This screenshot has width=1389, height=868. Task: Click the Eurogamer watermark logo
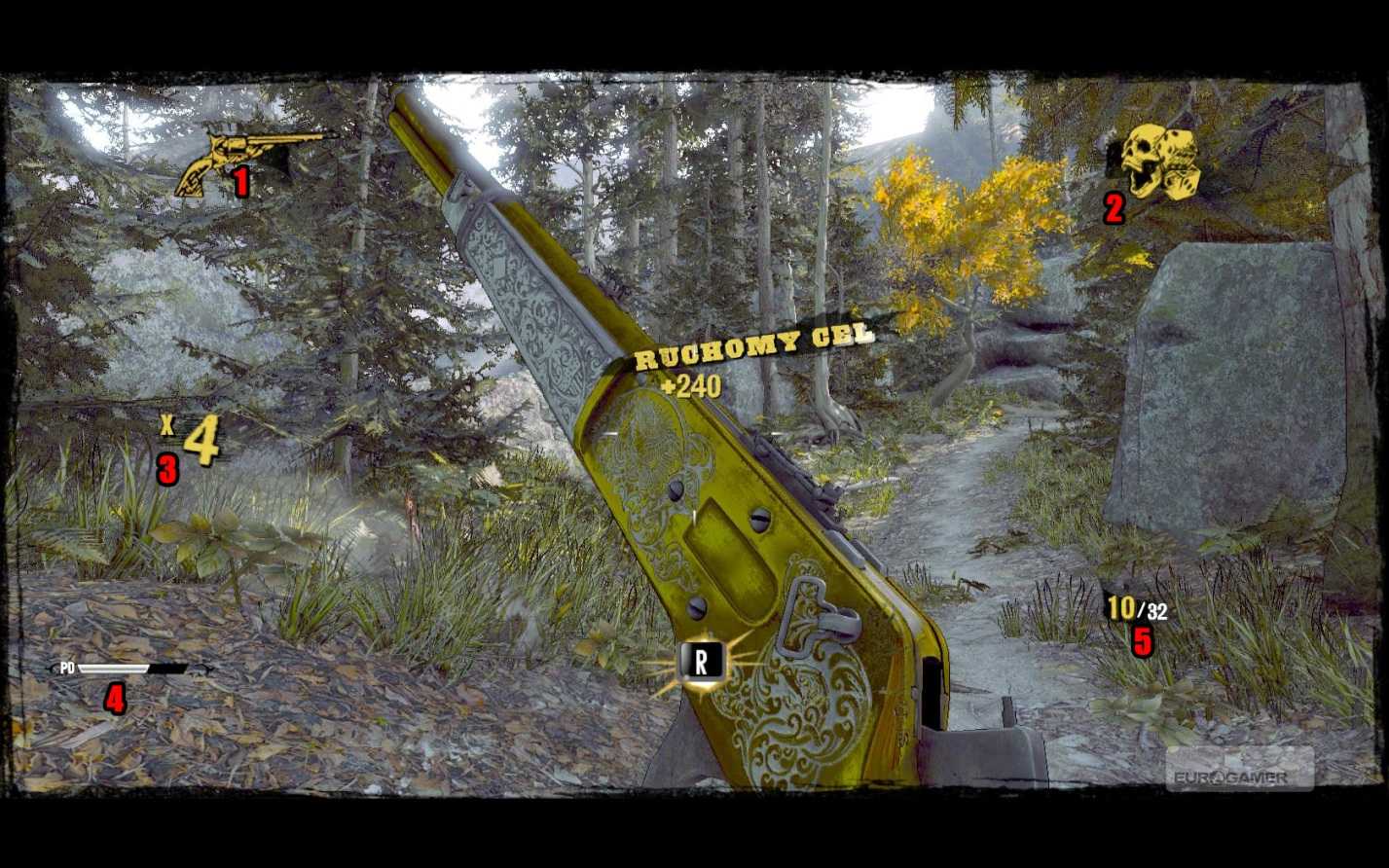point(1239,774)
